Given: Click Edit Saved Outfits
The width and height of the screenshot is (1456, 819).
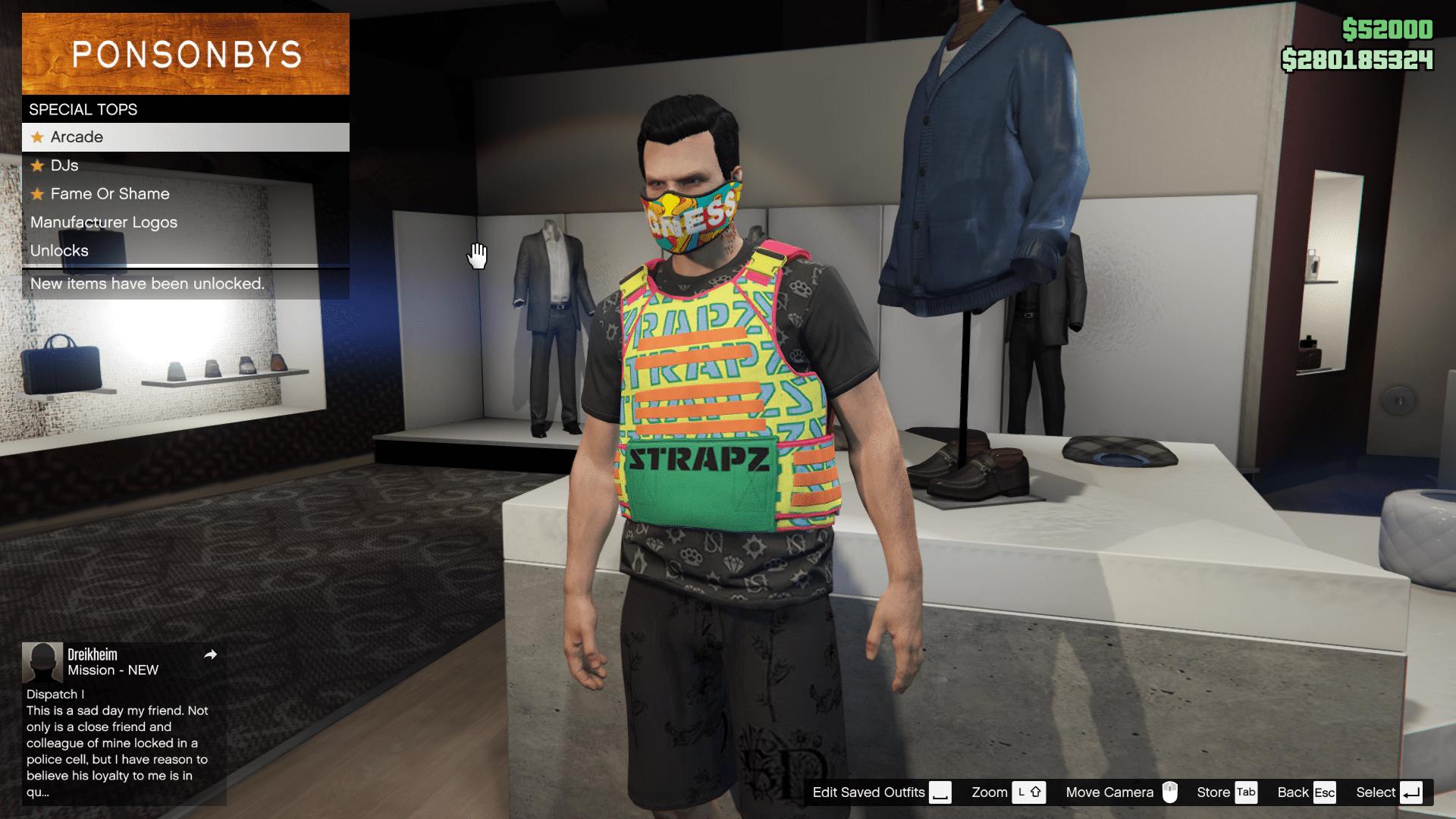Looking at the screenshot, I should tap(868, 792).
